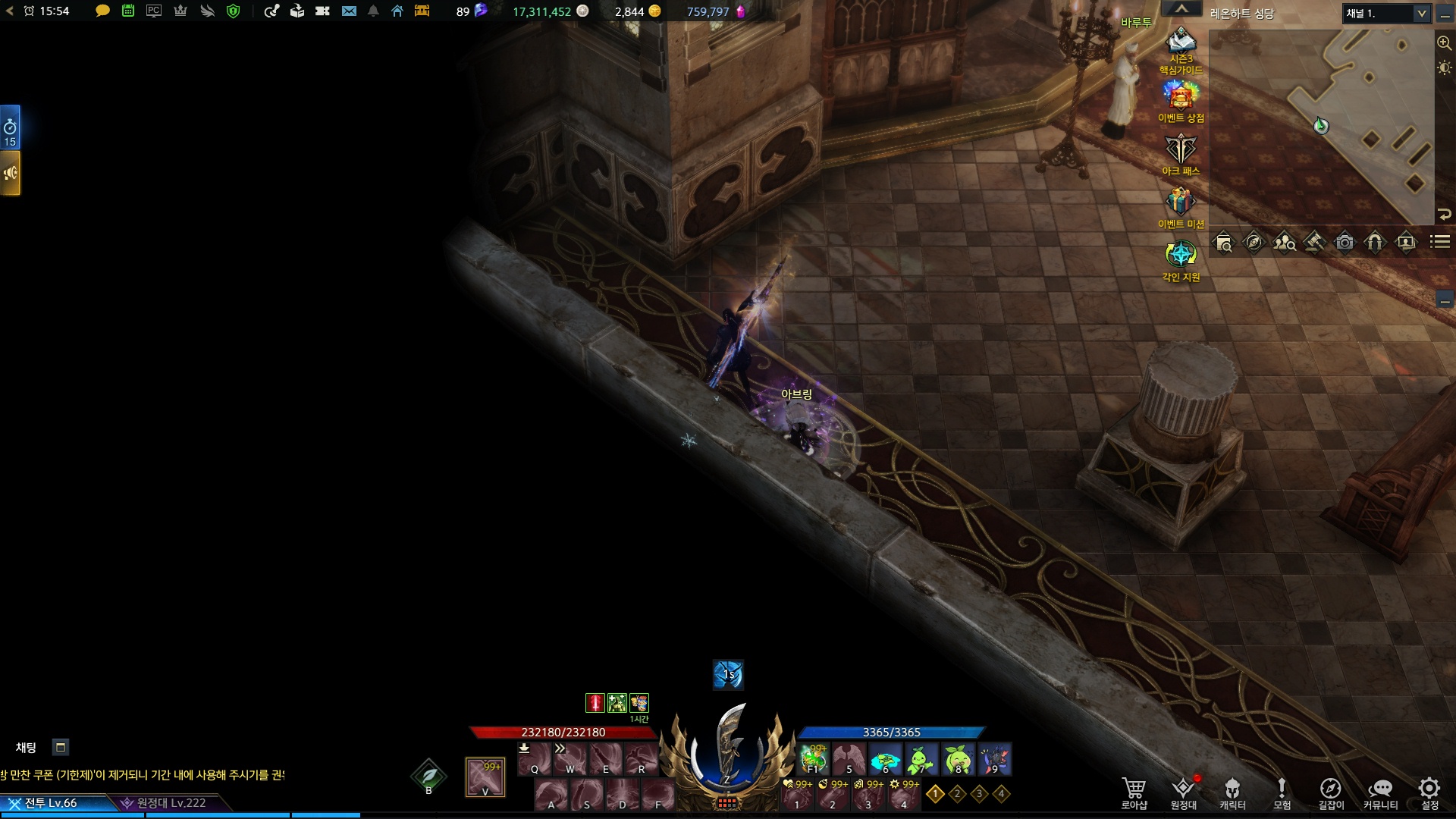Use the Q skill slot
Screen dimensions: 1456x819
pos(535,759)
